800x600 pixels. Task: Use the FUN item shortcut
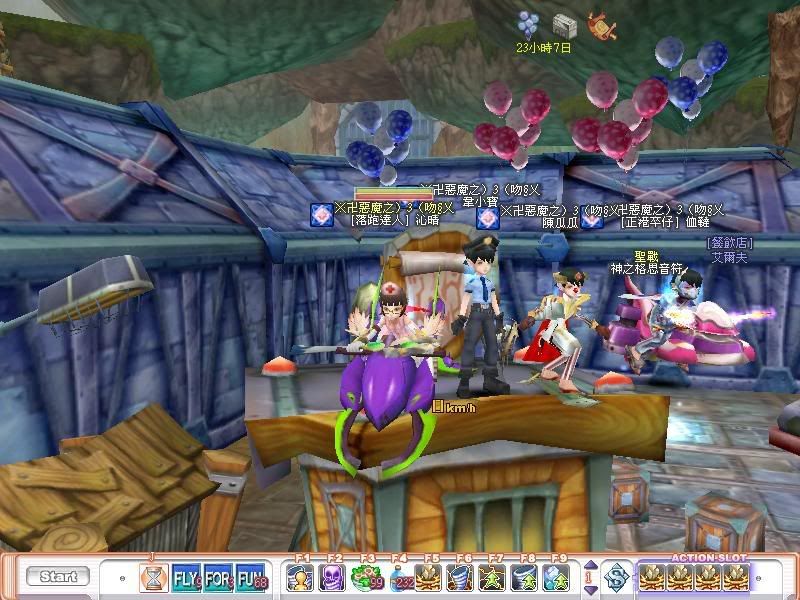[x=252, y=577]
